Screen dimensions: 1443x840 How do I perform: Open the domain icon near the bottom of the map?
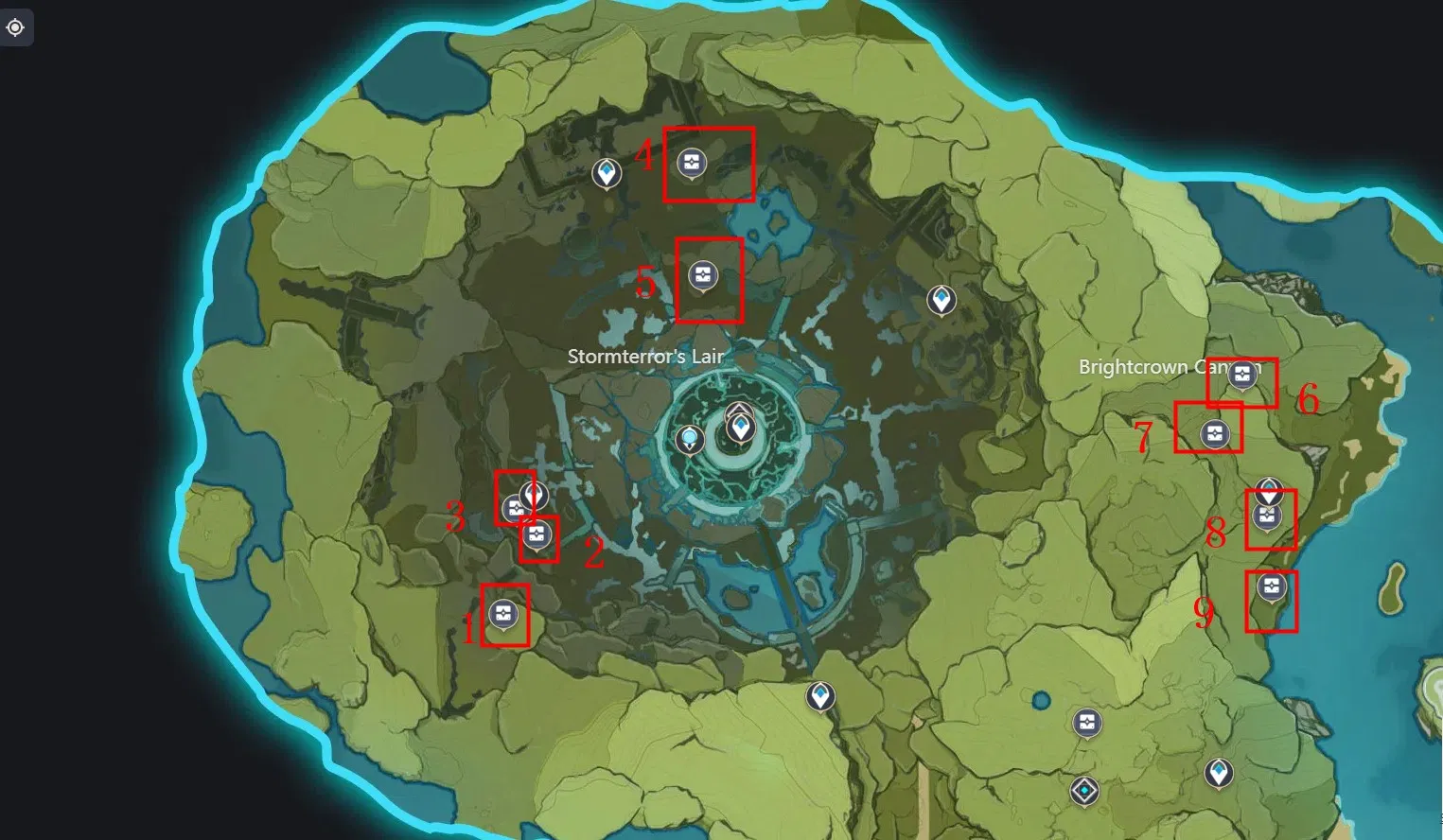pyautogui.click(x=1083, y=789)
